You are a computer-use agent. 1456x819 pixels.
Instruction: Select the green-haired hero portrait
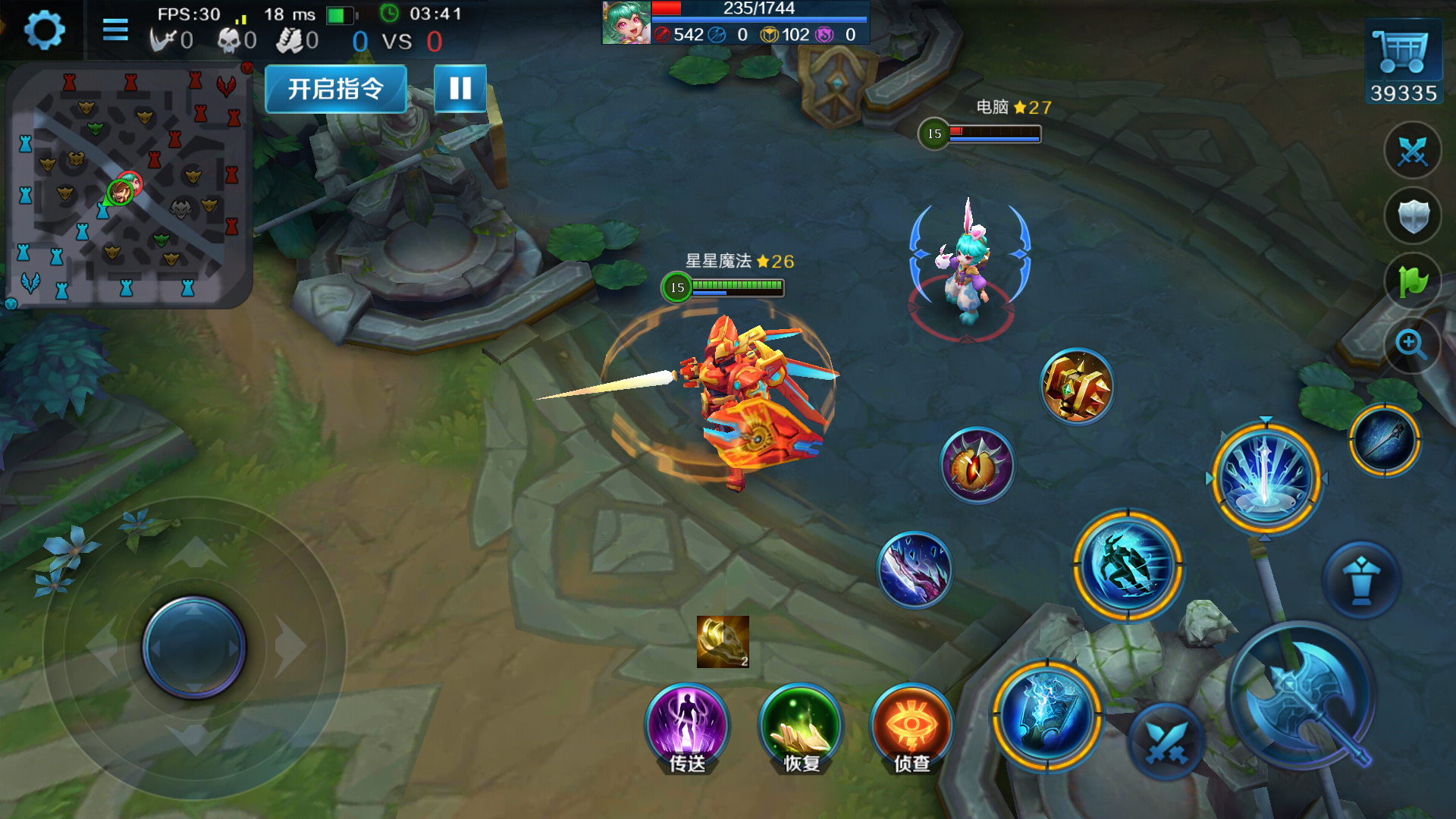pos(626,23)
